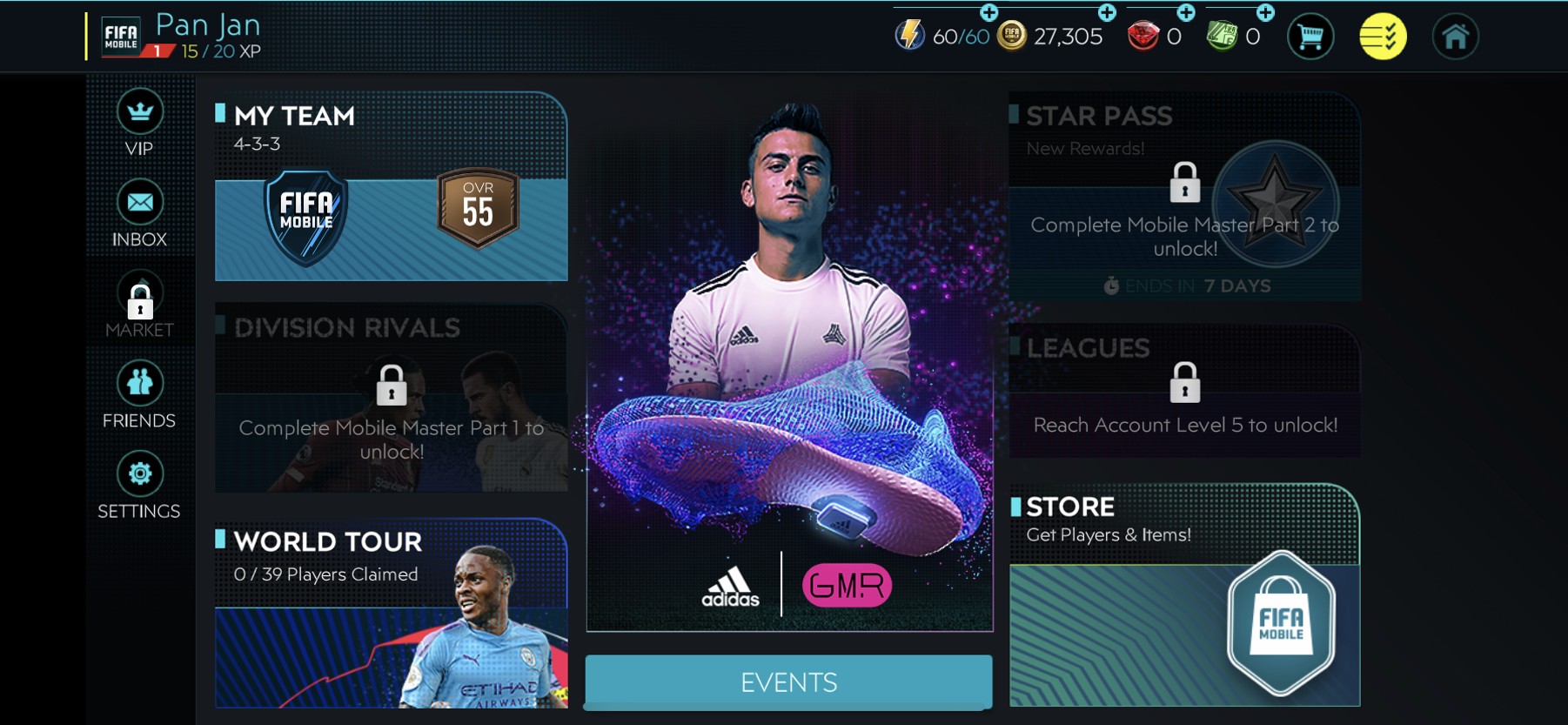The height and width of the screenshot is (725, 1568).
Task: Open the VIP crown menu
Action: pos(139,113)
